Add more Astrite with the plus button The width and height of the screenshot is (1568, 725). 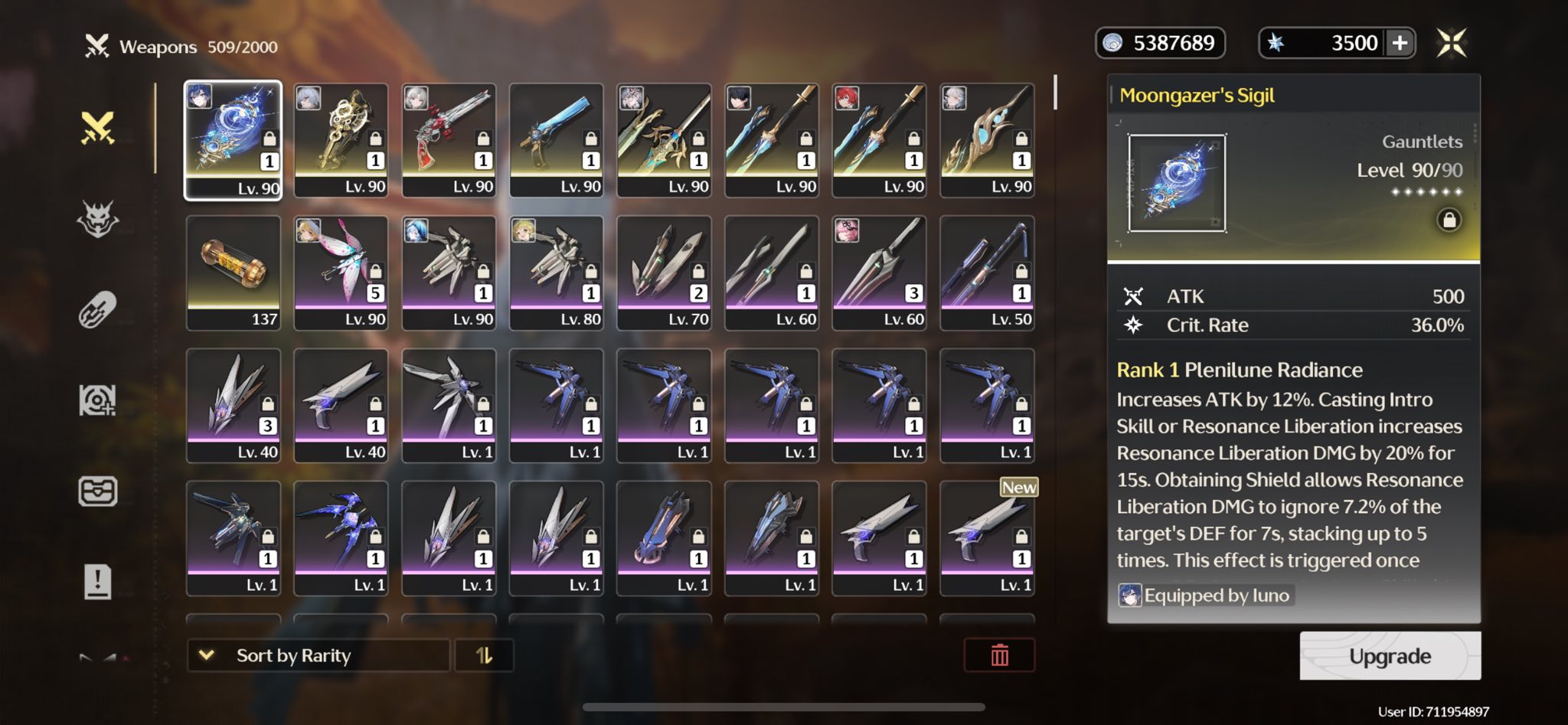(x=1400, y=43)
